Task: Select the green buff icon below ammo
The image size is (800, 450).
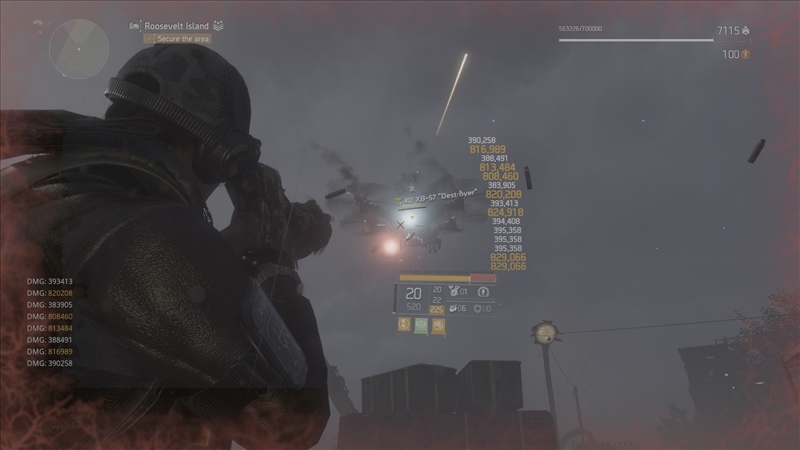Action: pos(421,326)
